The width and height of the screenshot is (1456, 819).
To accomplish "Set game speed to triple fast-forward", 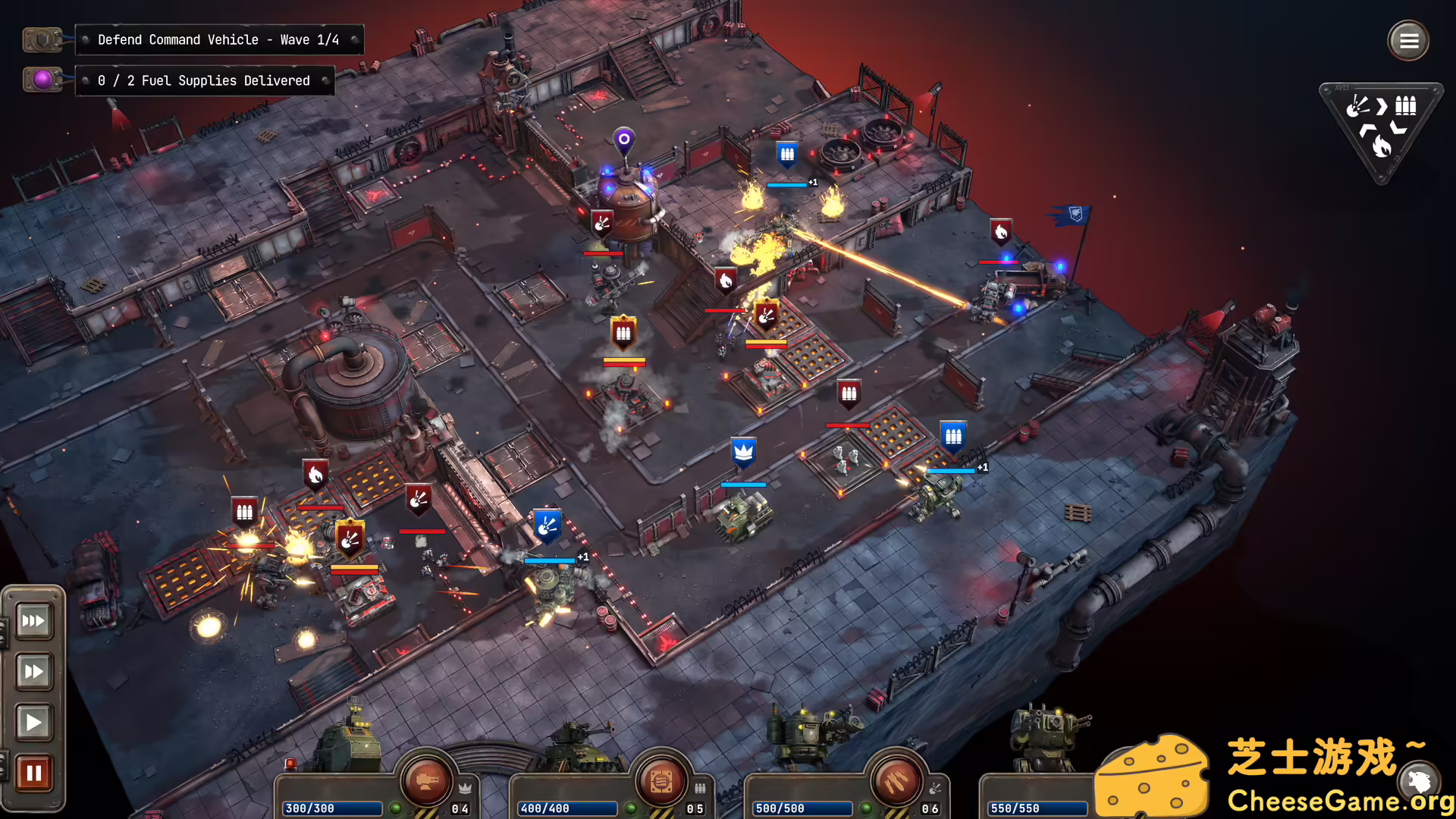I will [33, 621].
